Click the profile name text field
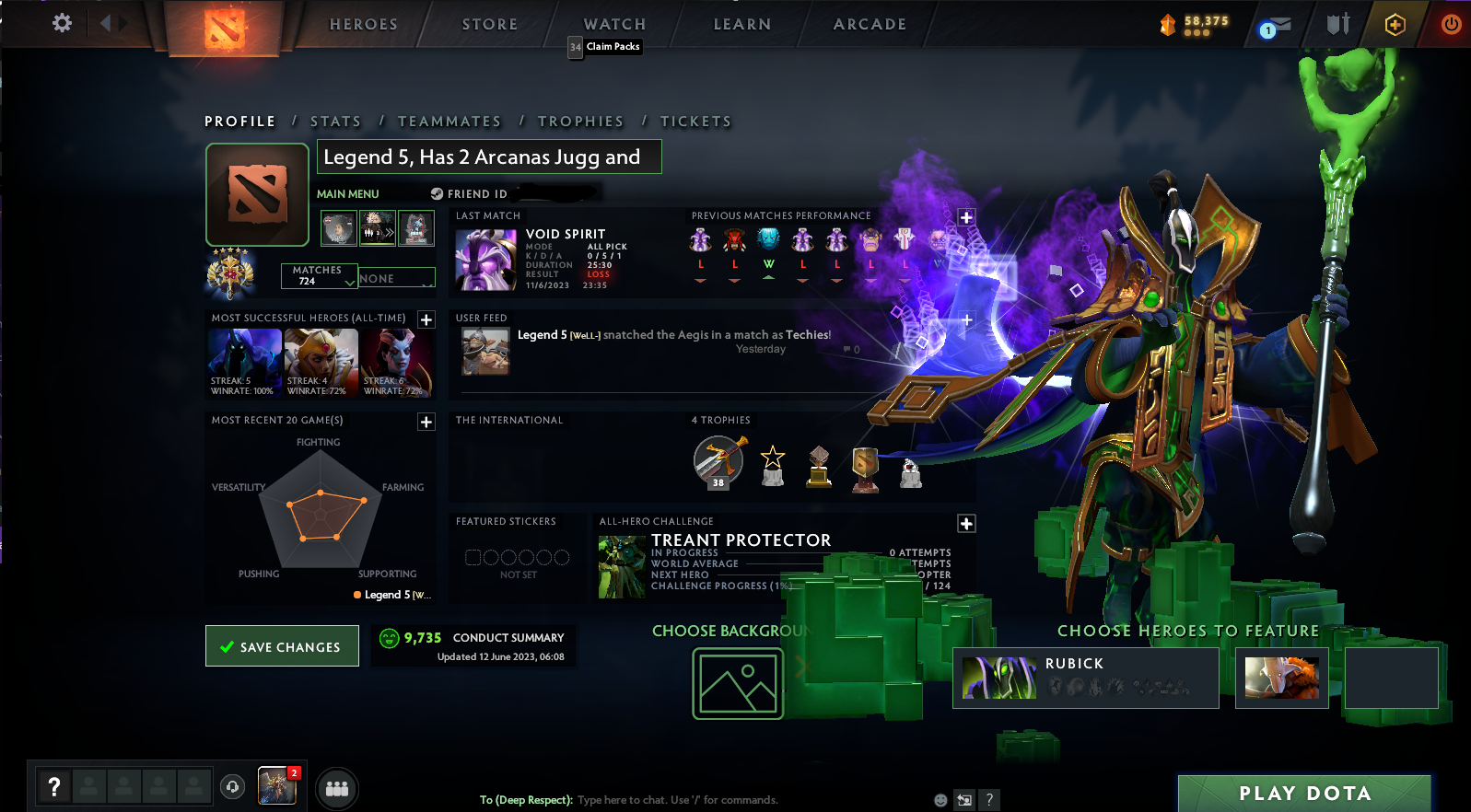Image resolution: width=1471 pixels, height=812 pixels. click(x=489, y=157)
